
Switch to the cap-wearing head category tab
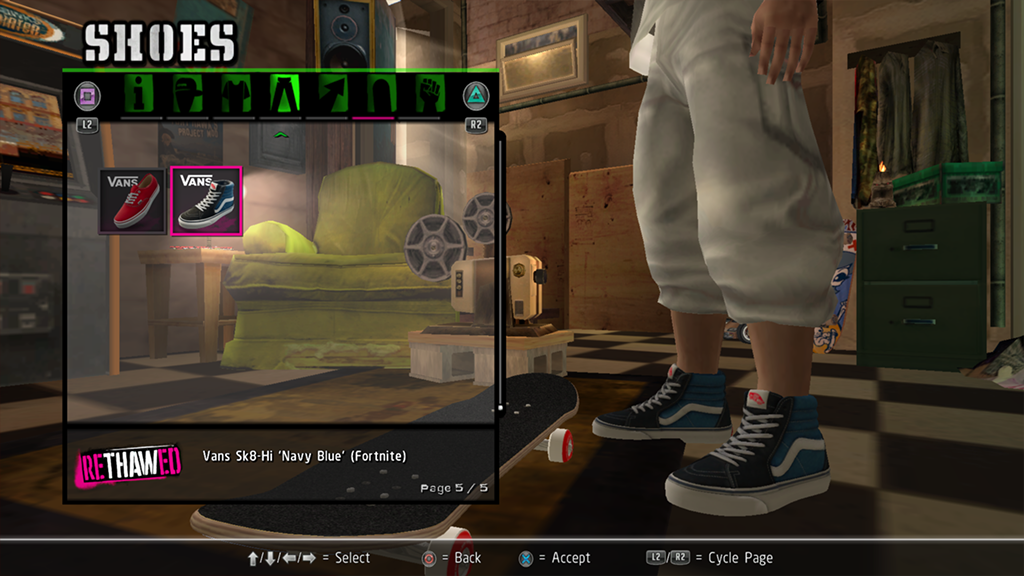click(x=188, y=95)
